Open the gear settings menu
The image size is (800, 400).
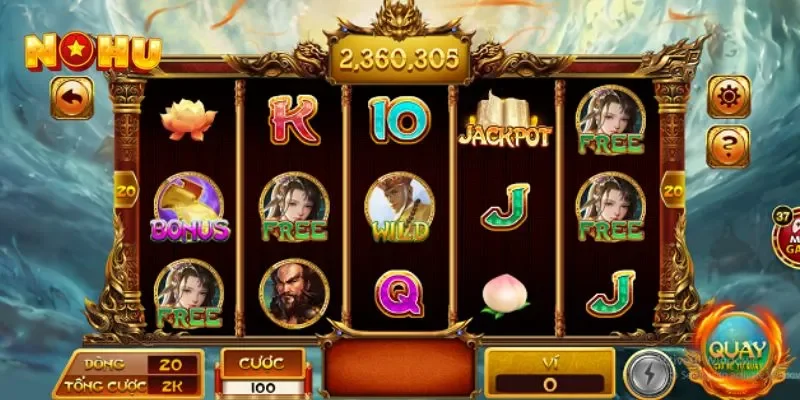tap(728, 96)
